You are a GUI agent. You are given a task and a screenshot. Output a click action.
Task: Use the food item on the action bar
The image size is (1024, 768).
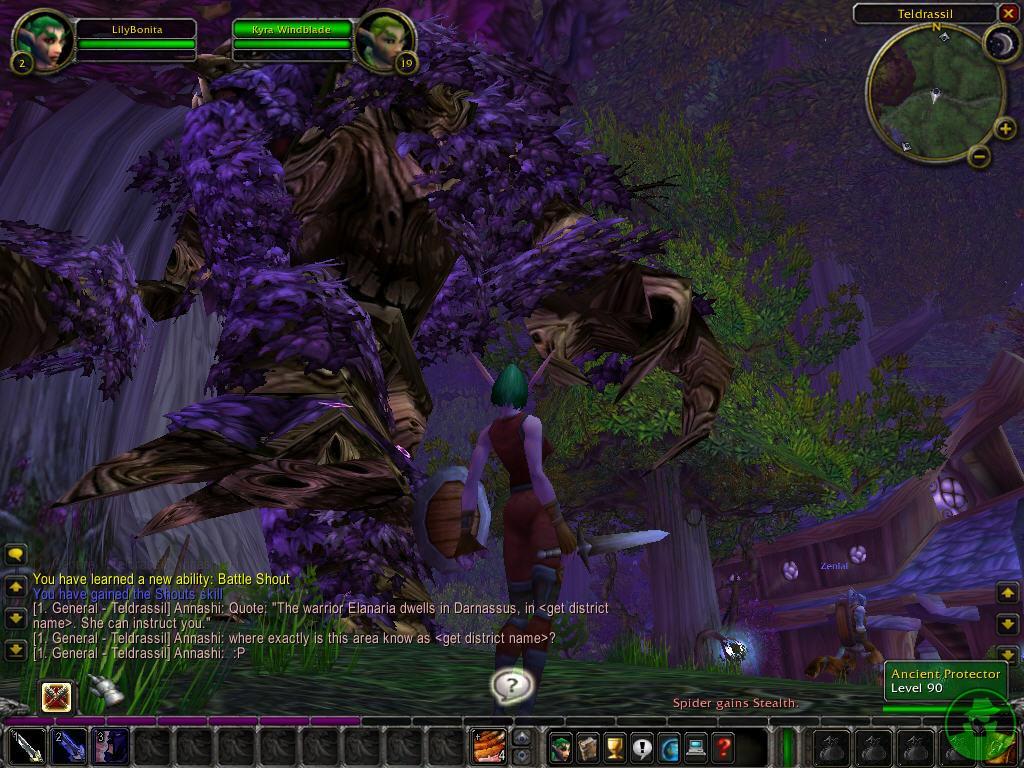click(489, 747)
